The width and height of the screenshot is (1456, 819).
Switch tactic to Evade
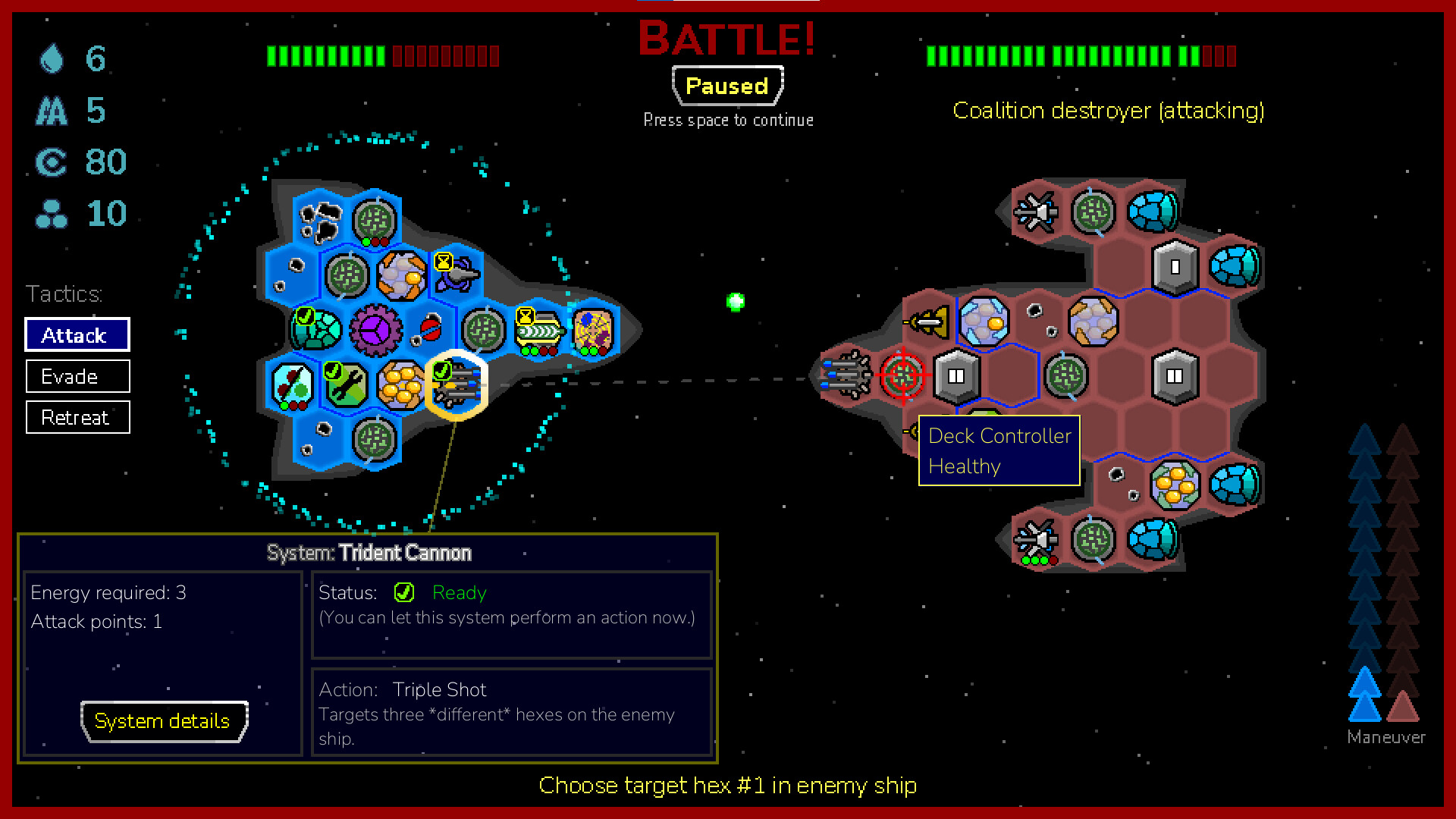click(77, 376)
